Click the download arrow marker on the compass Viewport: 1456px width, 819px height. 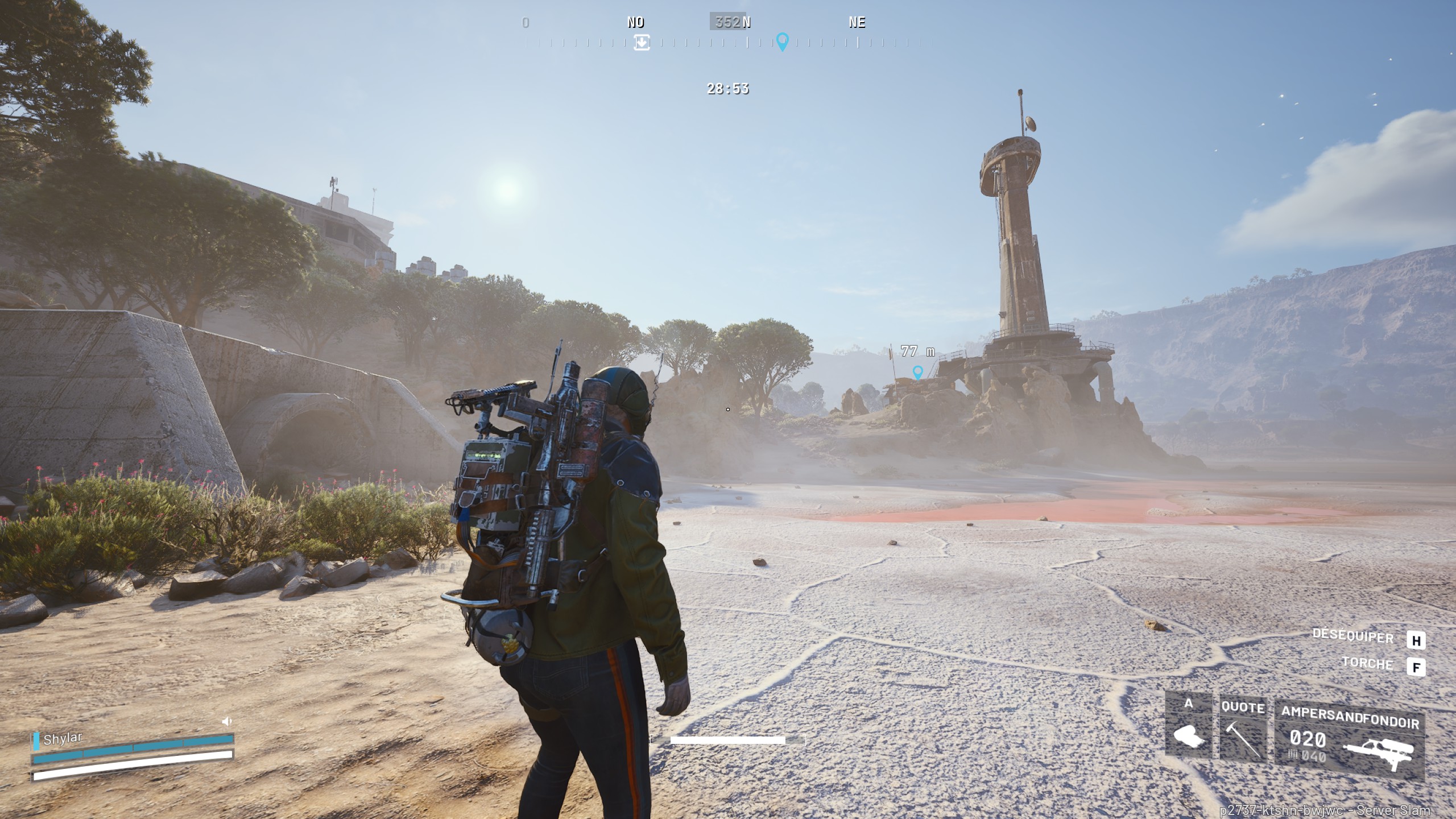point(642,43)
